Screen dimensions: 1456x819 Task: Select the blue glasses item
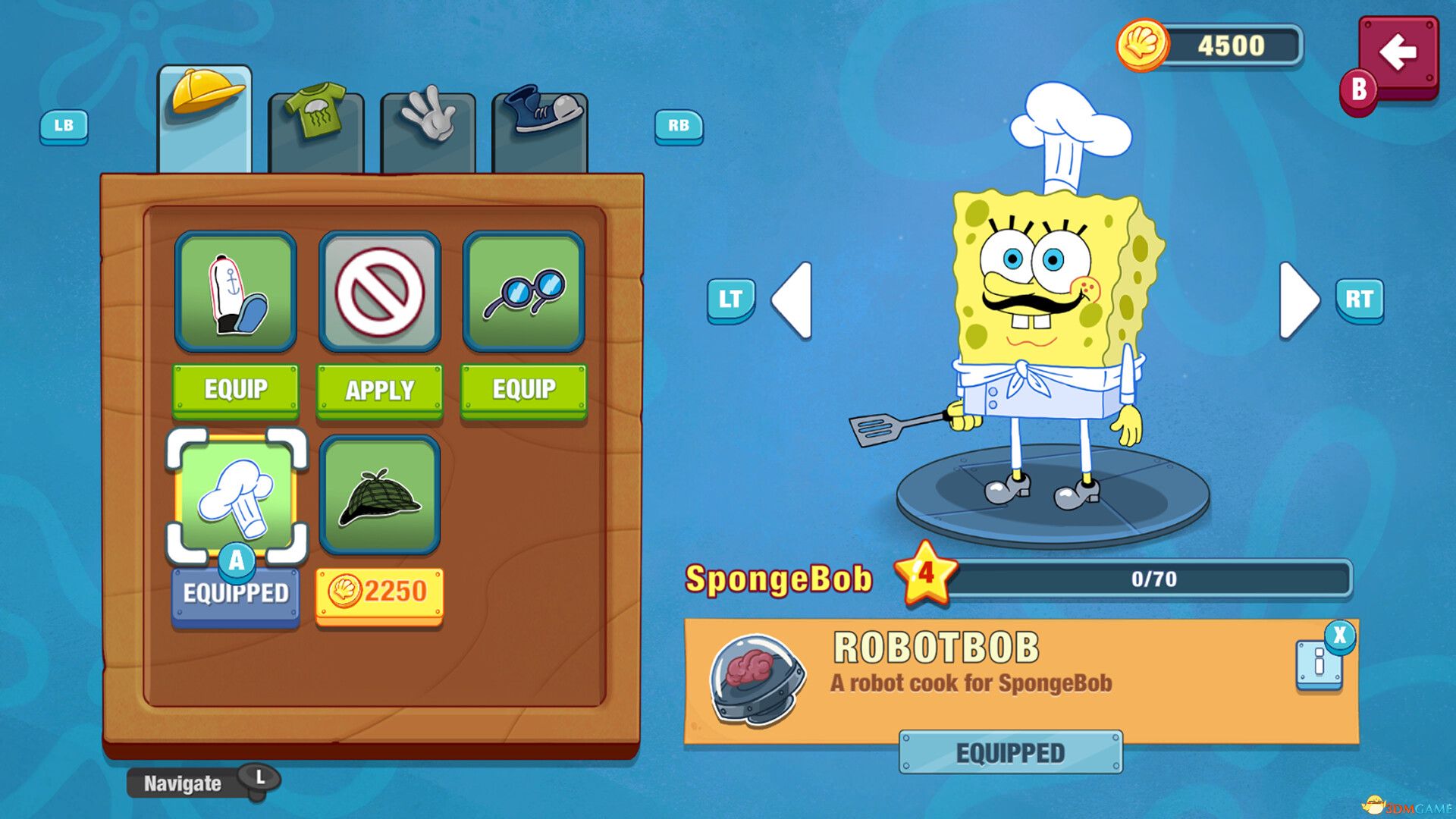coord(525,292)
